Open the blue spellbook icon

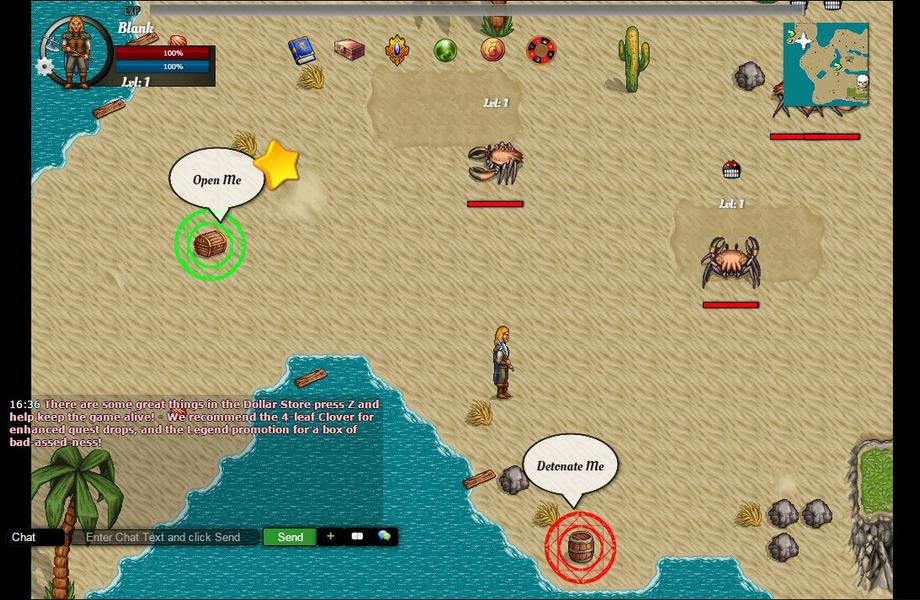pyautogui.click(x=301, y=51)
